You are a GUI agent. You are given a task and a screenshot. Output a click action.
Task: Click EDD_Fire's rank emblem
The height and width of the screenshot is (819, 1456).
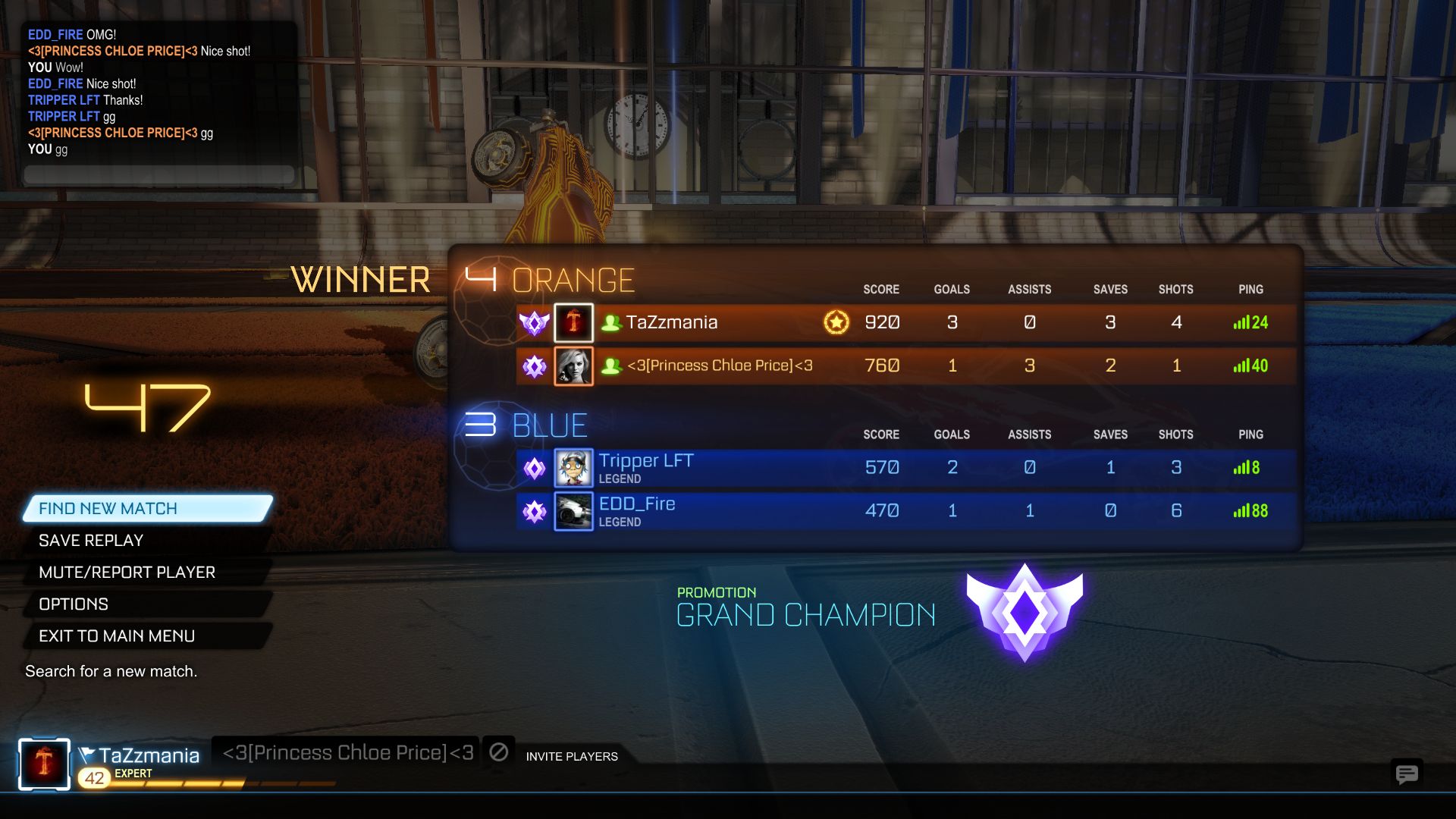pos(535,511)
